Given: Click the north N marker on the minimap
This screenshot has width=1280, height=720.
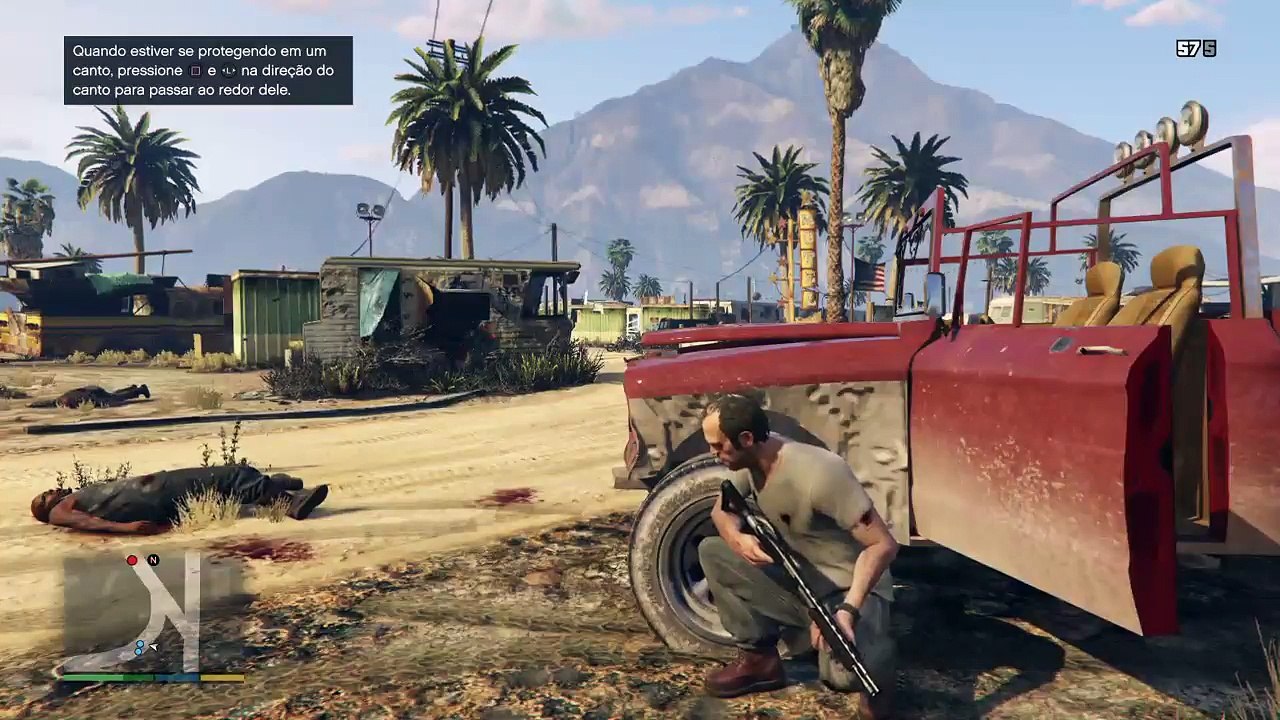Looking at the screenshot, I should point(153,560).
